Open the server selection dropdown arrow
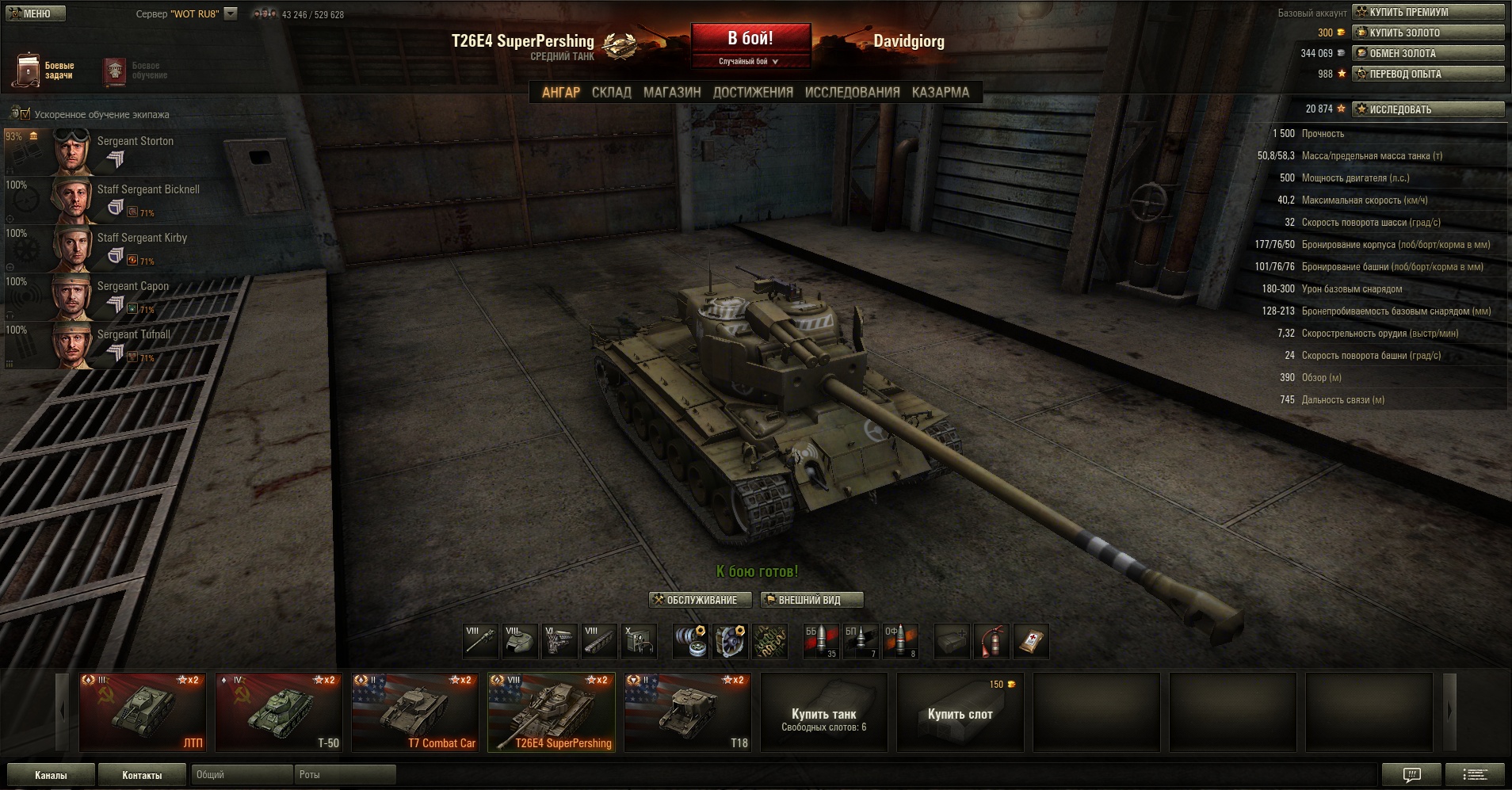Screen dimensions: 1512x790 coord(231,13)
